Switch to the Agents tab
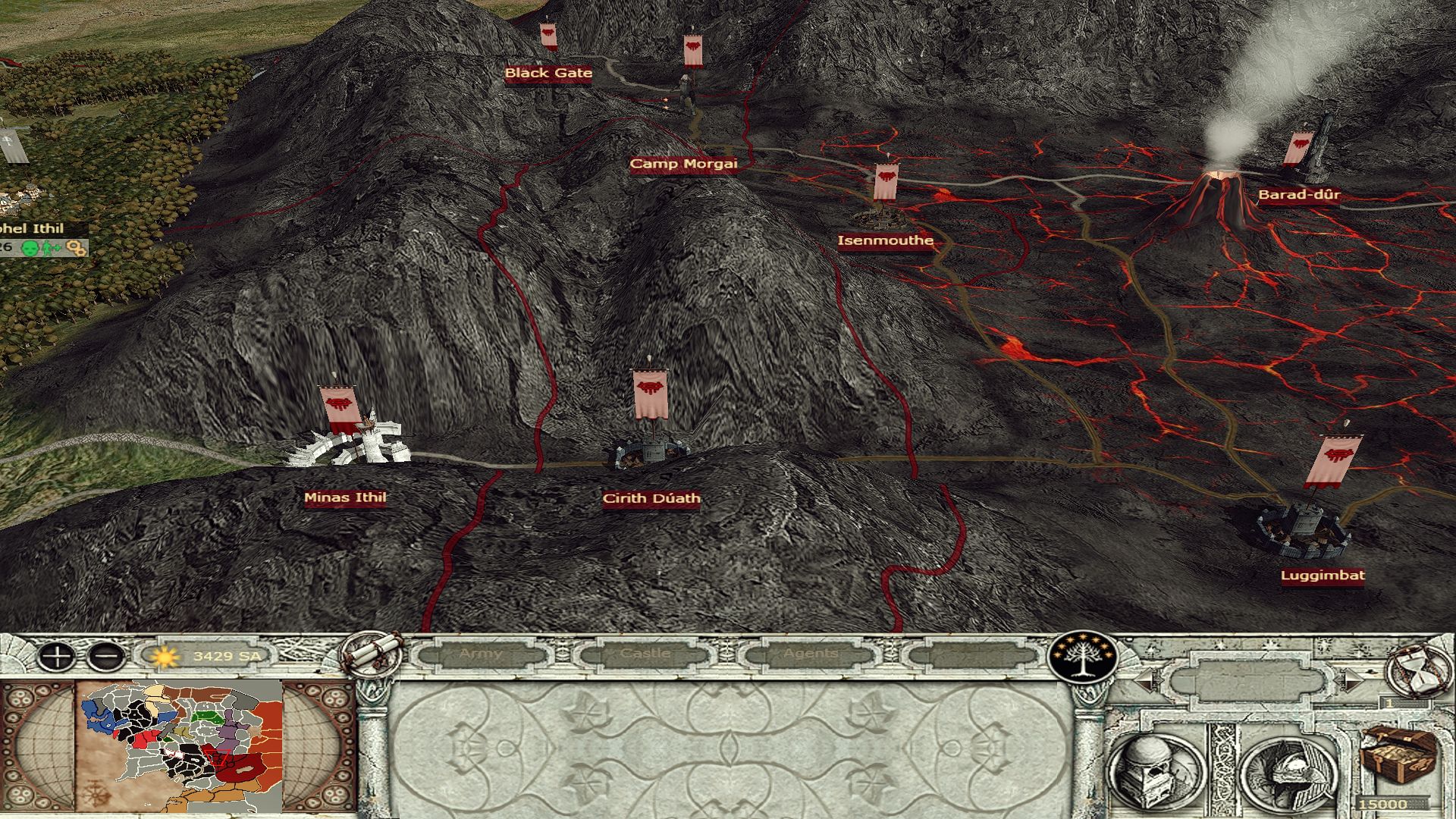Image resolution: width=1456 pixels, height=819 pixels. 811,654
